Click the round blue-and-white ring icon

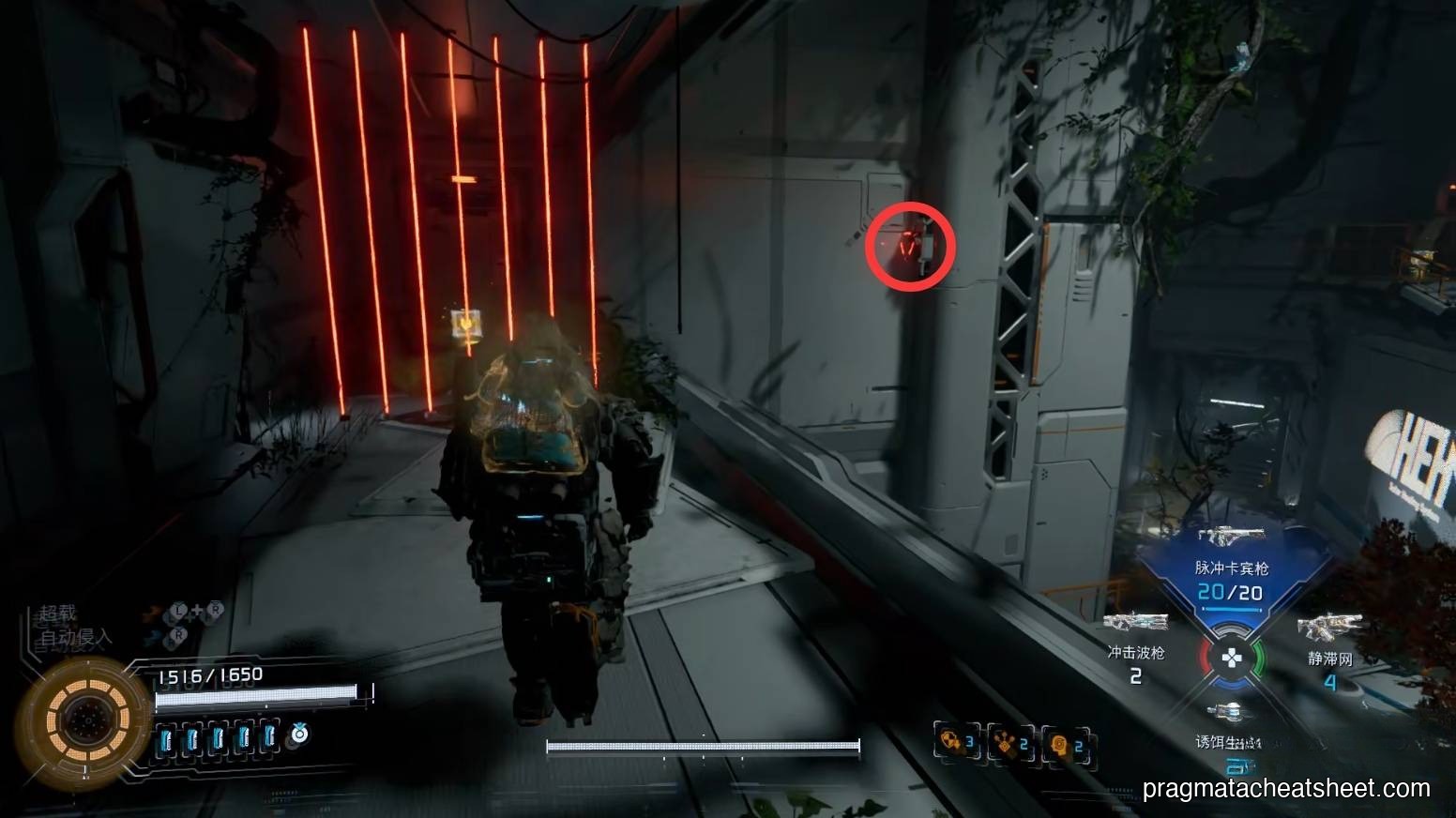(x=299, y=735)
